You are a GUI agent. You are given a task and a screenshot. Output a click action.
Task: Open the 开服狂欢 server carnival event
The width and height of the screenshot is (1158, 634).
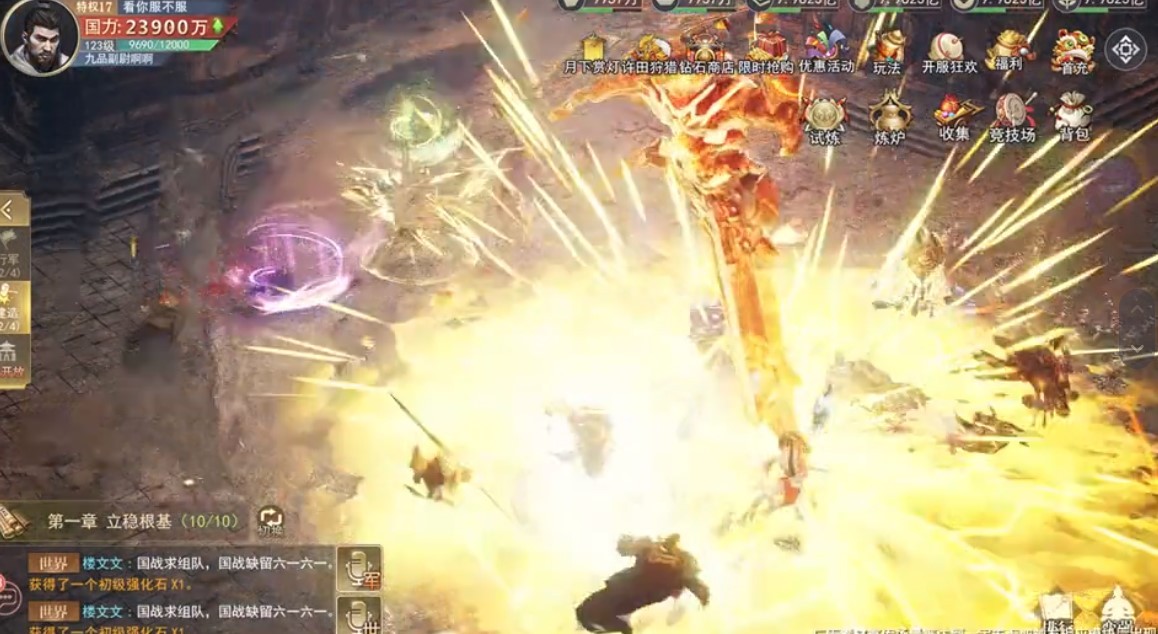coord(948,52)
